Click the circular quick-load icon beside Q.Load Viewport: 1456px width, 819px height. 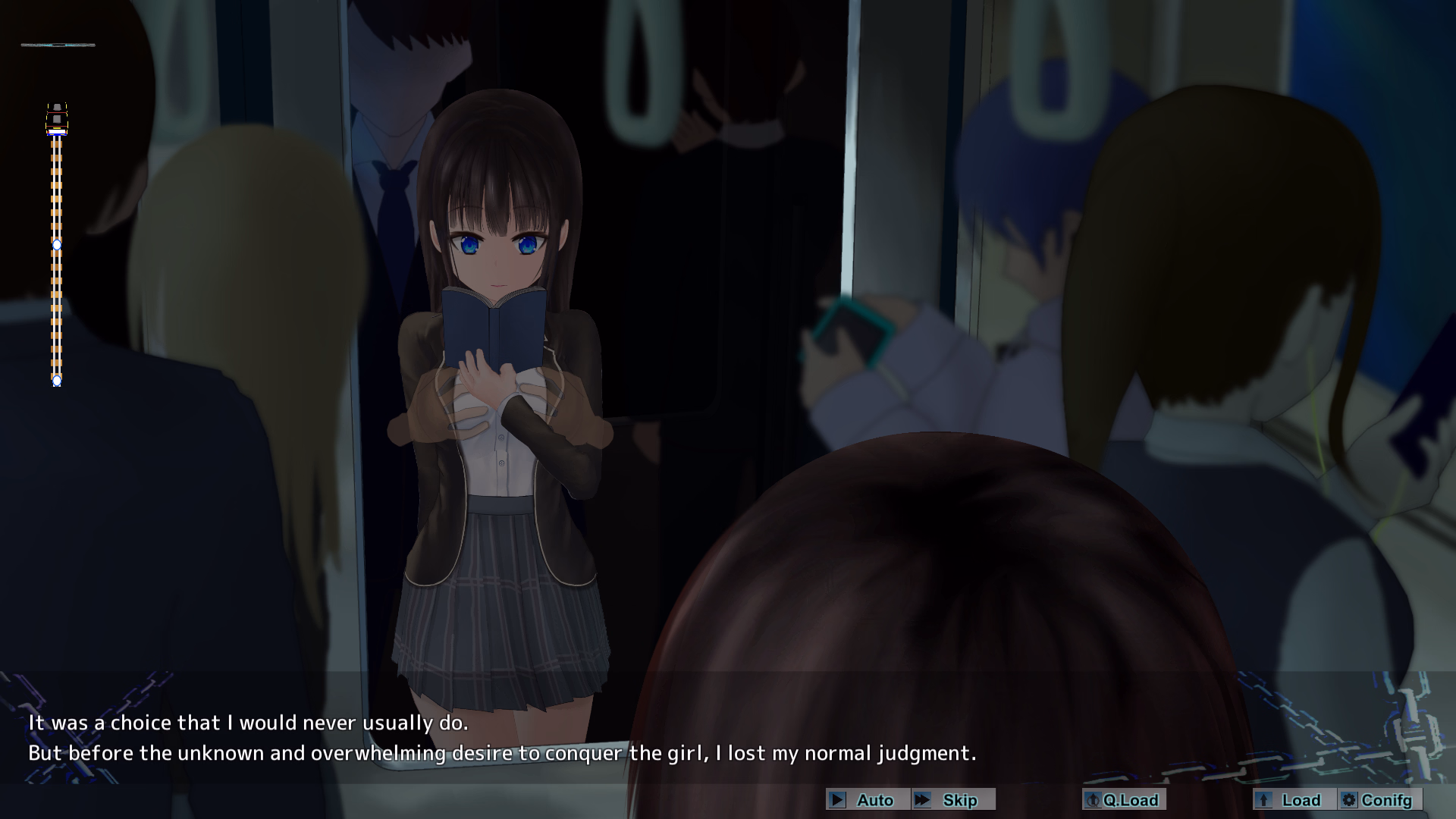[1094, 800]
